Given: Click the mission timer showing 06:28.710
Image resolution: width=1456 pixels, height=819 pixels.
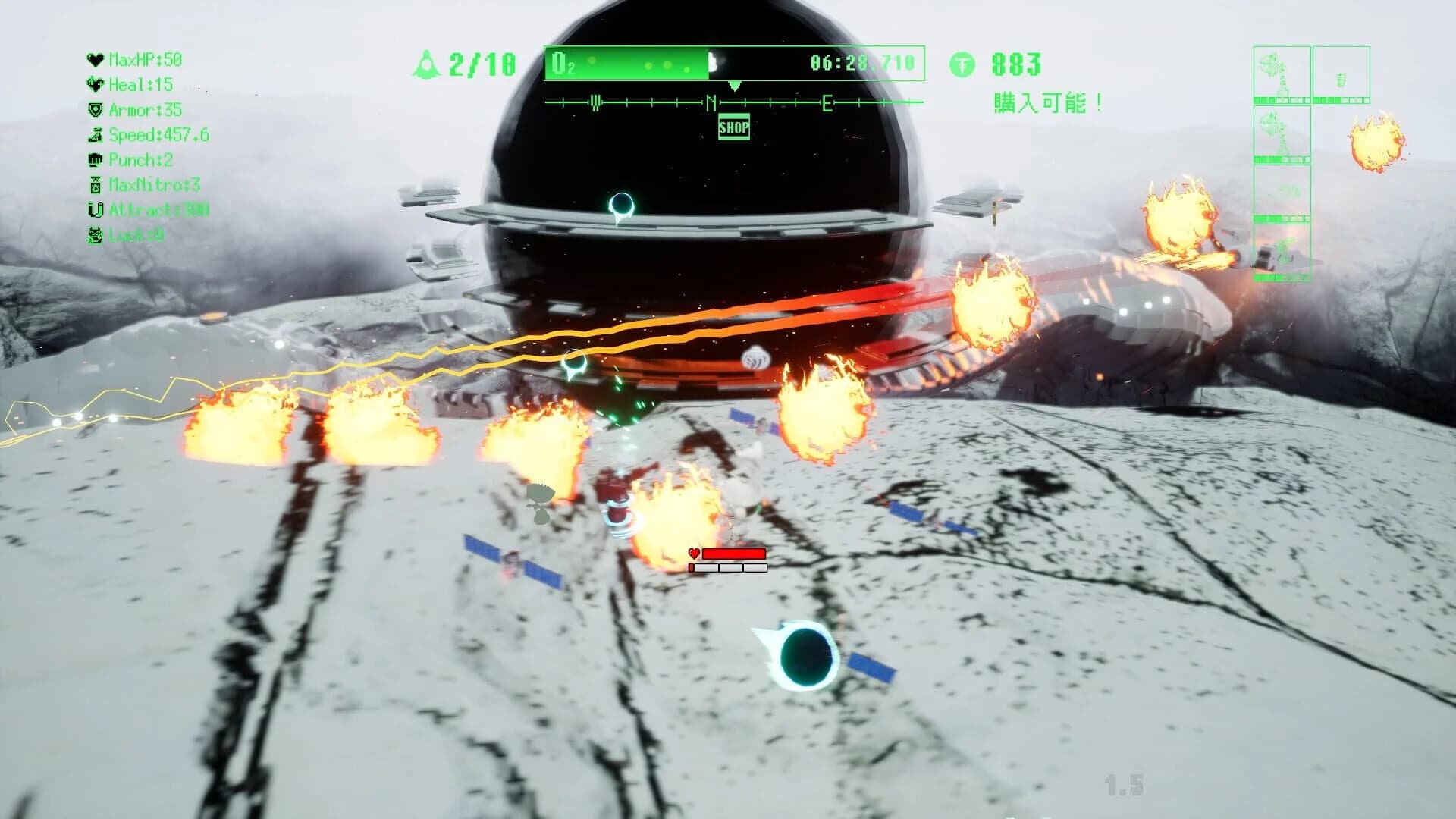Looking at the screenshot, I should pos(861,64).
